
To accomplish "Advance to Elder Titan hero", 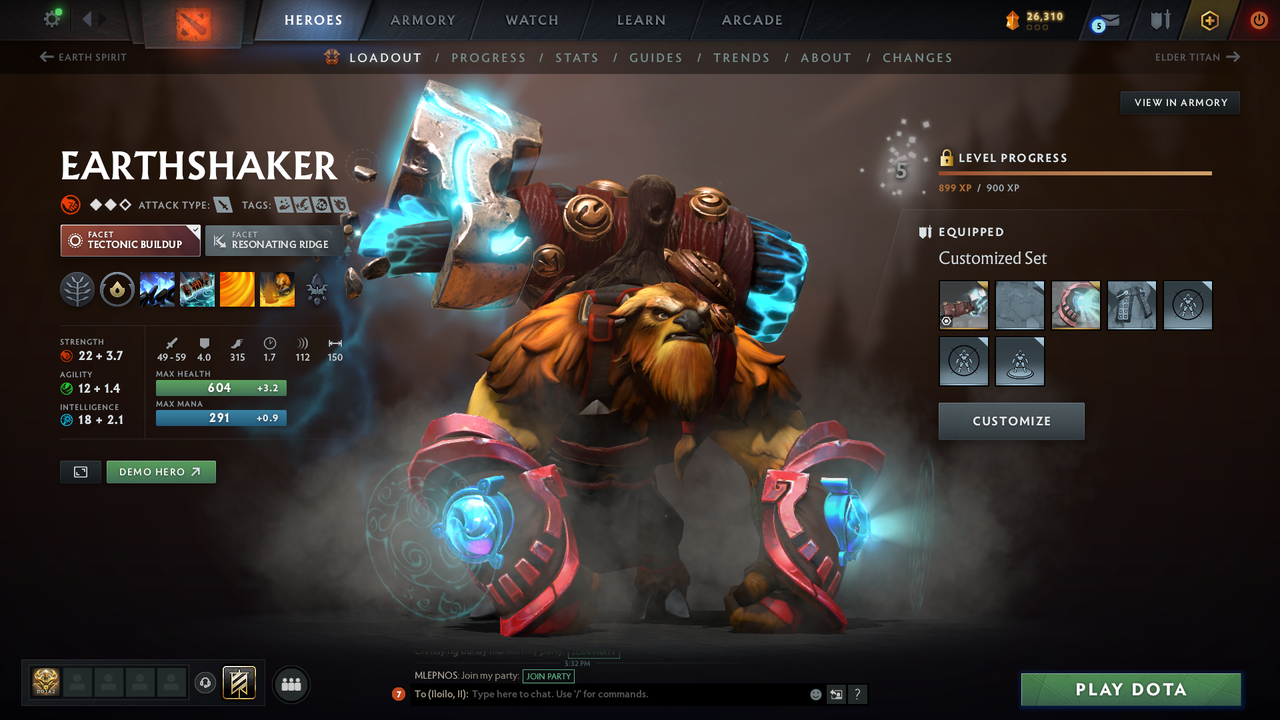I will pos(1197,57).
